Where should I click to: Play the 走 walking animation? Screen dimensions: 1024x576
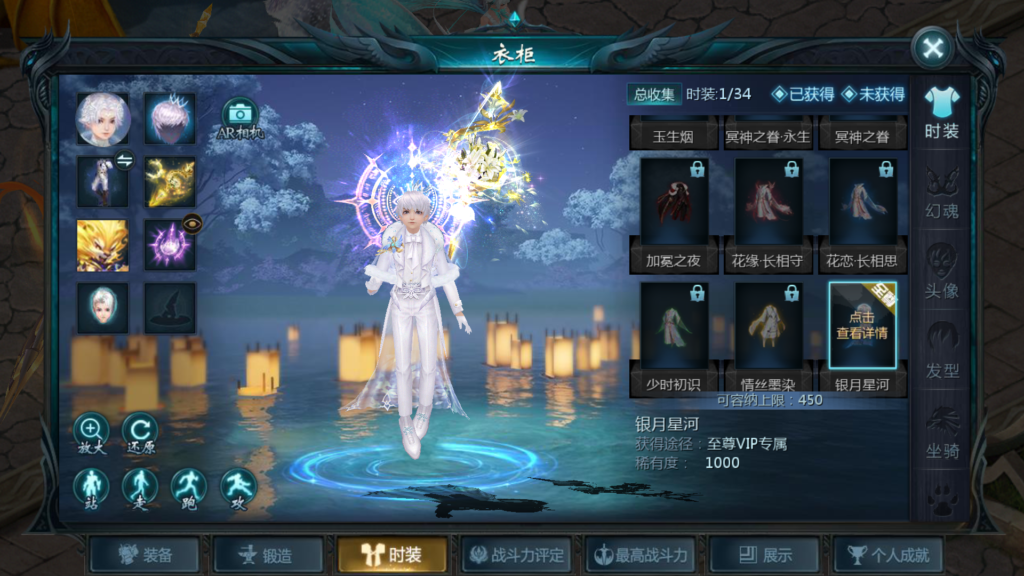[140, 487]
